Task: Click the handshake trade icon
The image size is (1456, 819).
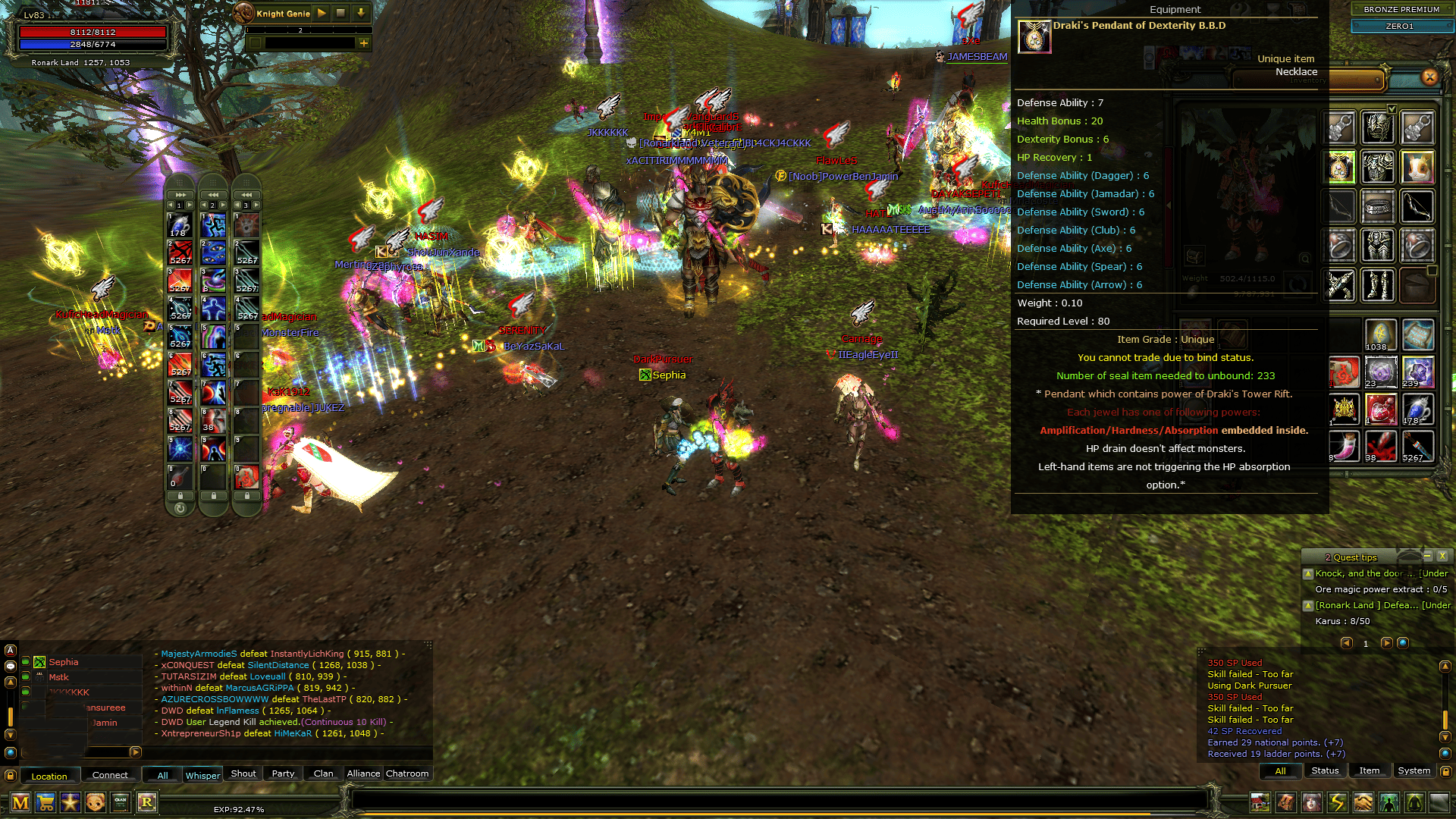Action: (1363, 802)
